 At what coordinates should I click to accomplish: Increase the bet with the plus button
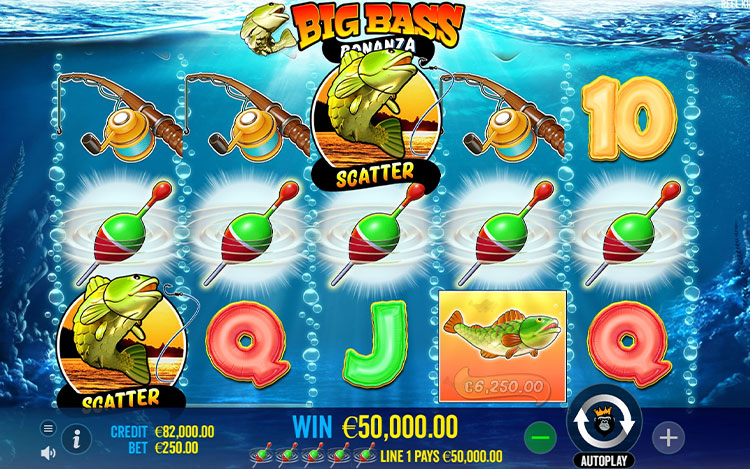tap(668, 436)
